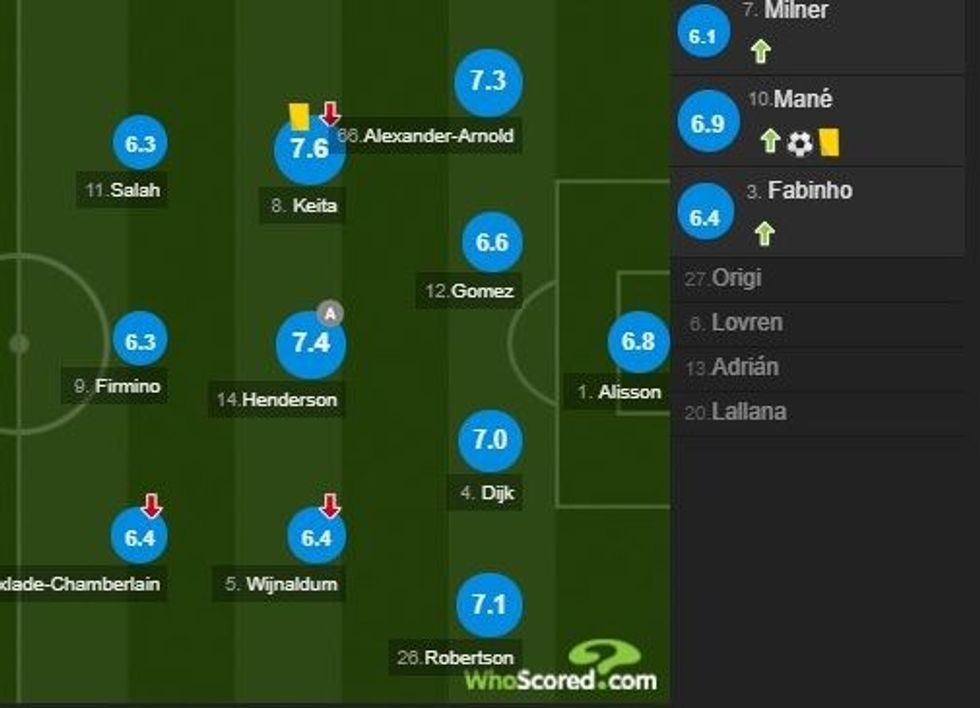The height and width of the screenshot is (708, 980).
Task: Select Oxlade-Chamberlain's player marker
Action: (x=141, y=538)
